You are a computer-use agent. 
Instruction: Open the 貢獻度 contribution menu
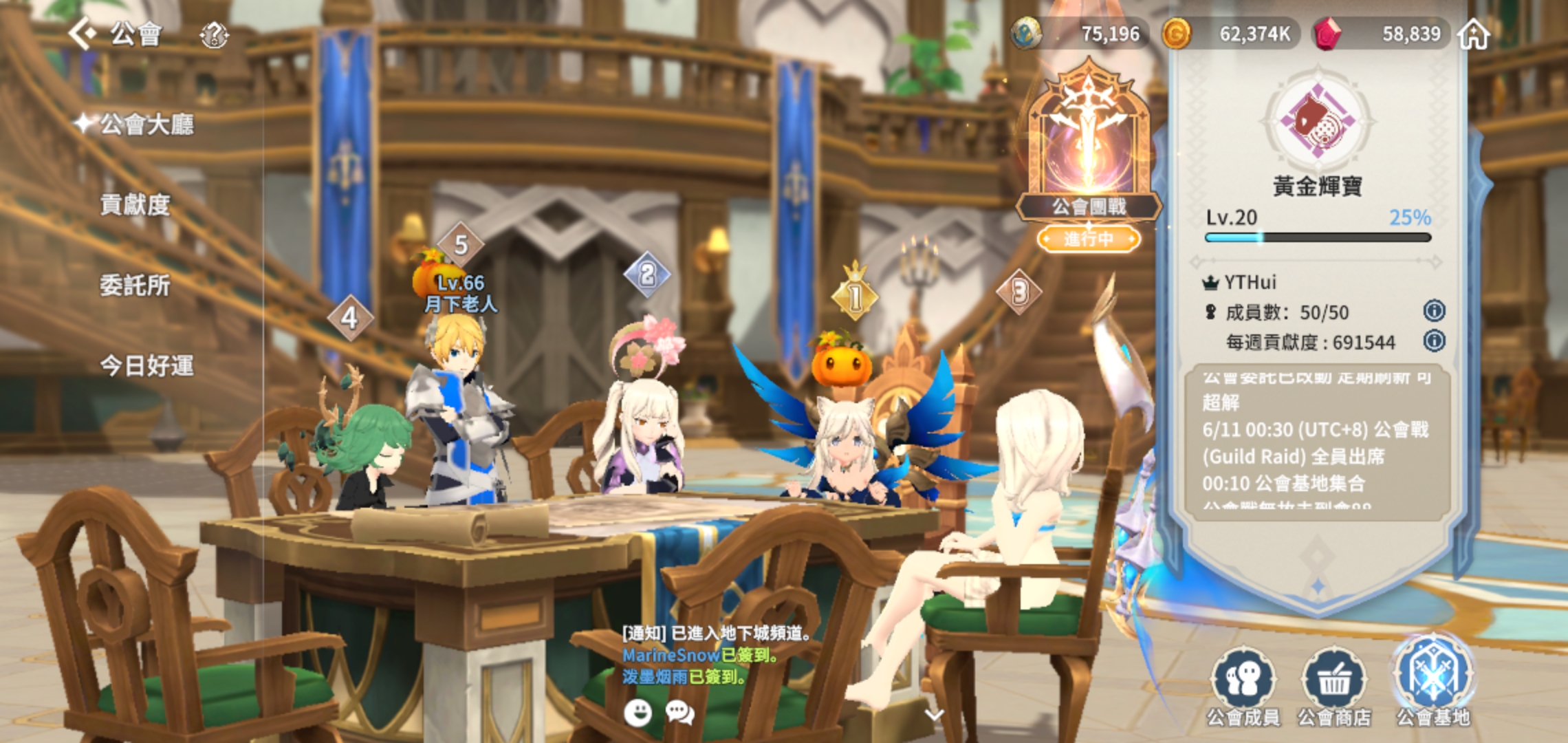coord(135,205)
